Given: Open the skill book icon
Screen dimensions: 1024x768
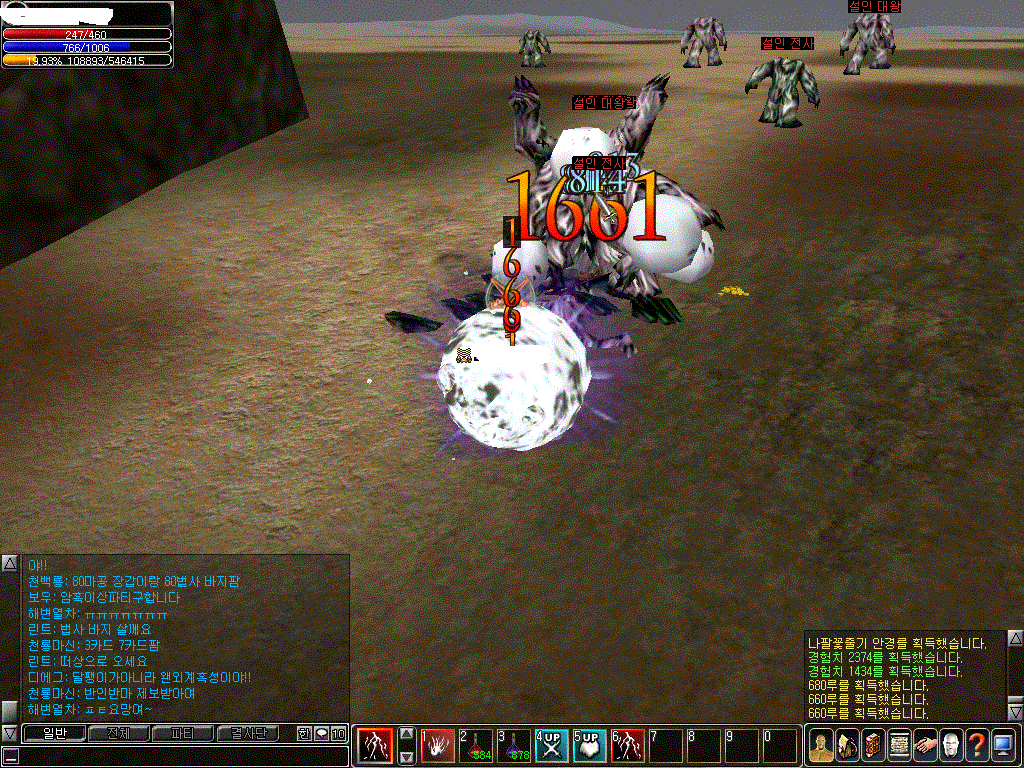Looking at the screenshot, I should coord(873,745).
